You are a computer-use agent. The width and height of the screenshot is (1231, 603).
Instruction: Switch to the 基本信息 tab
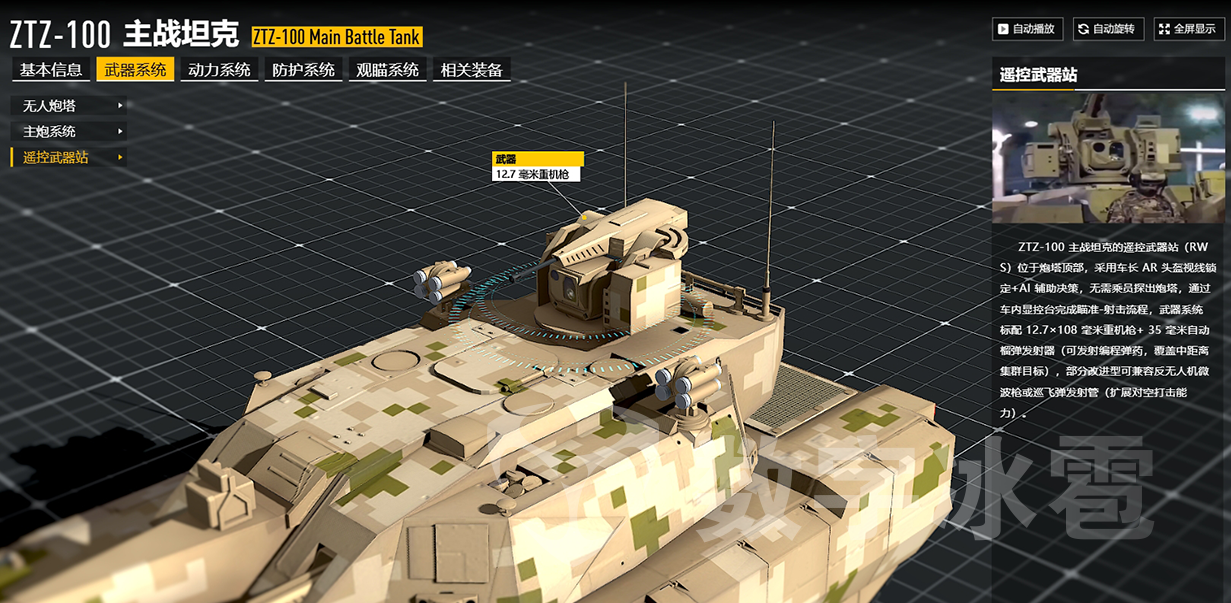point(51,70)
